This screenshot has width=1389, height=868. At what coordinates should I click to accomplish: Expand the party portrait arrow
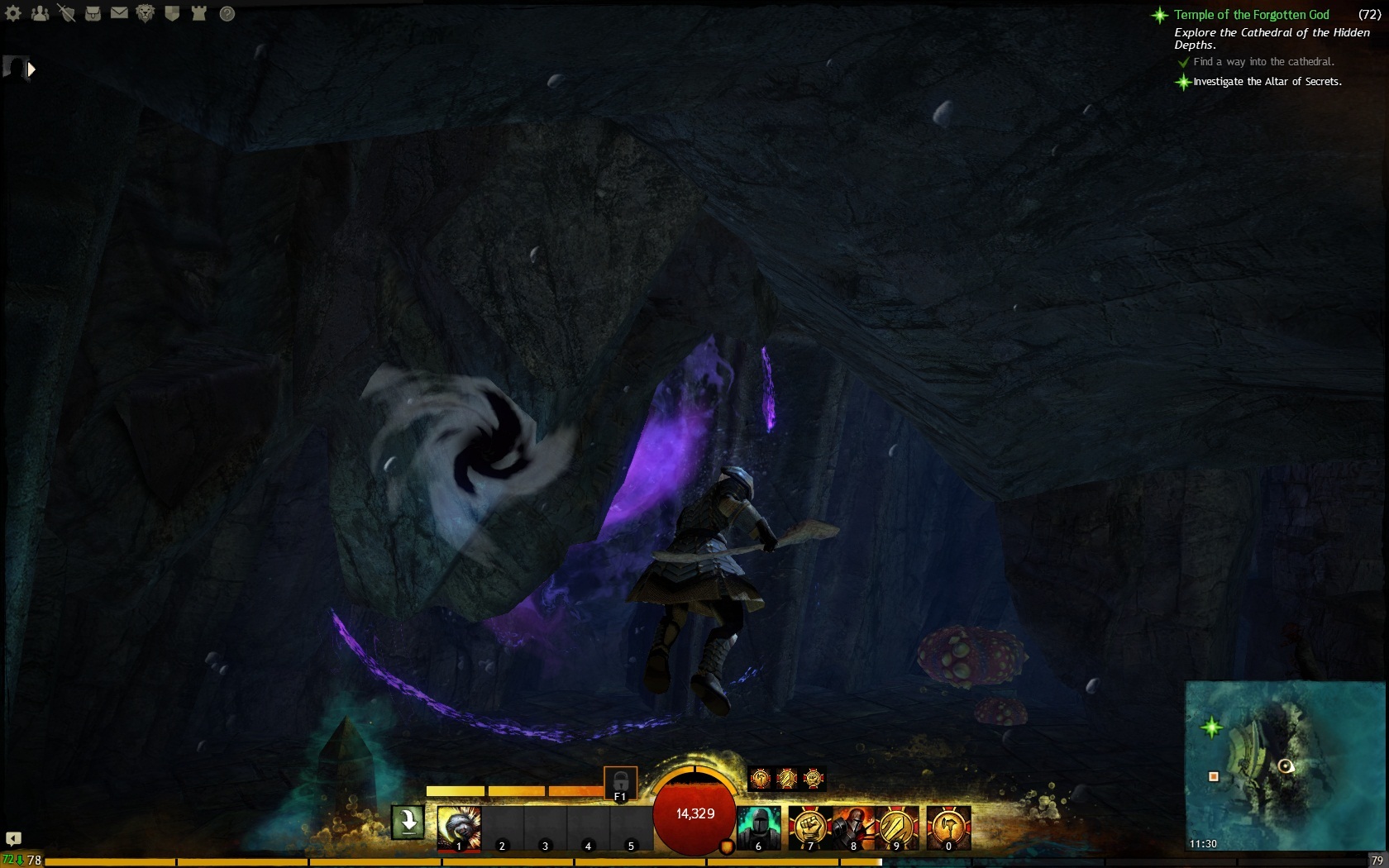(x=31, y=69)
